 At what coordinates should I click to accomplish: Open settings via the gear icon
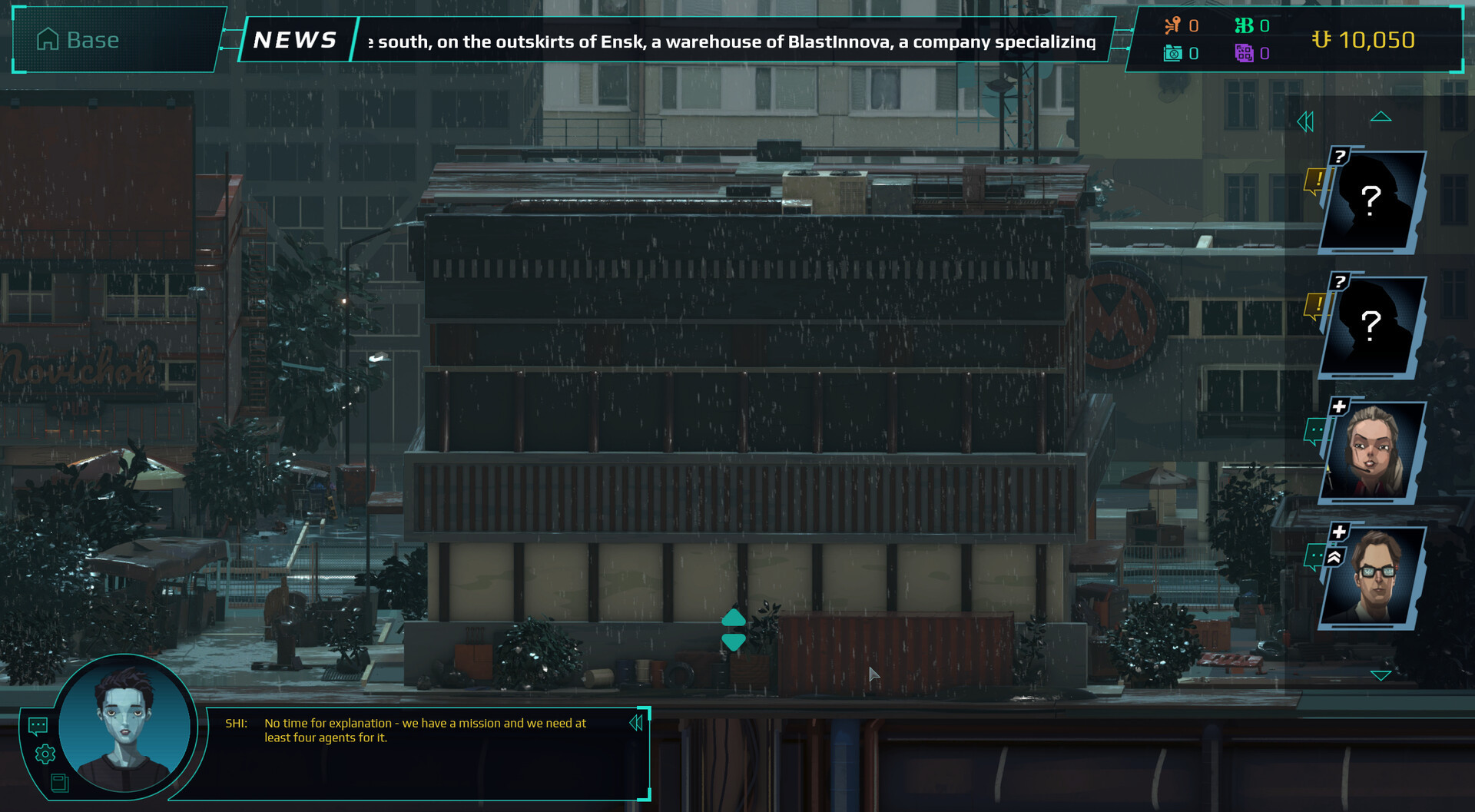[45, 754]
